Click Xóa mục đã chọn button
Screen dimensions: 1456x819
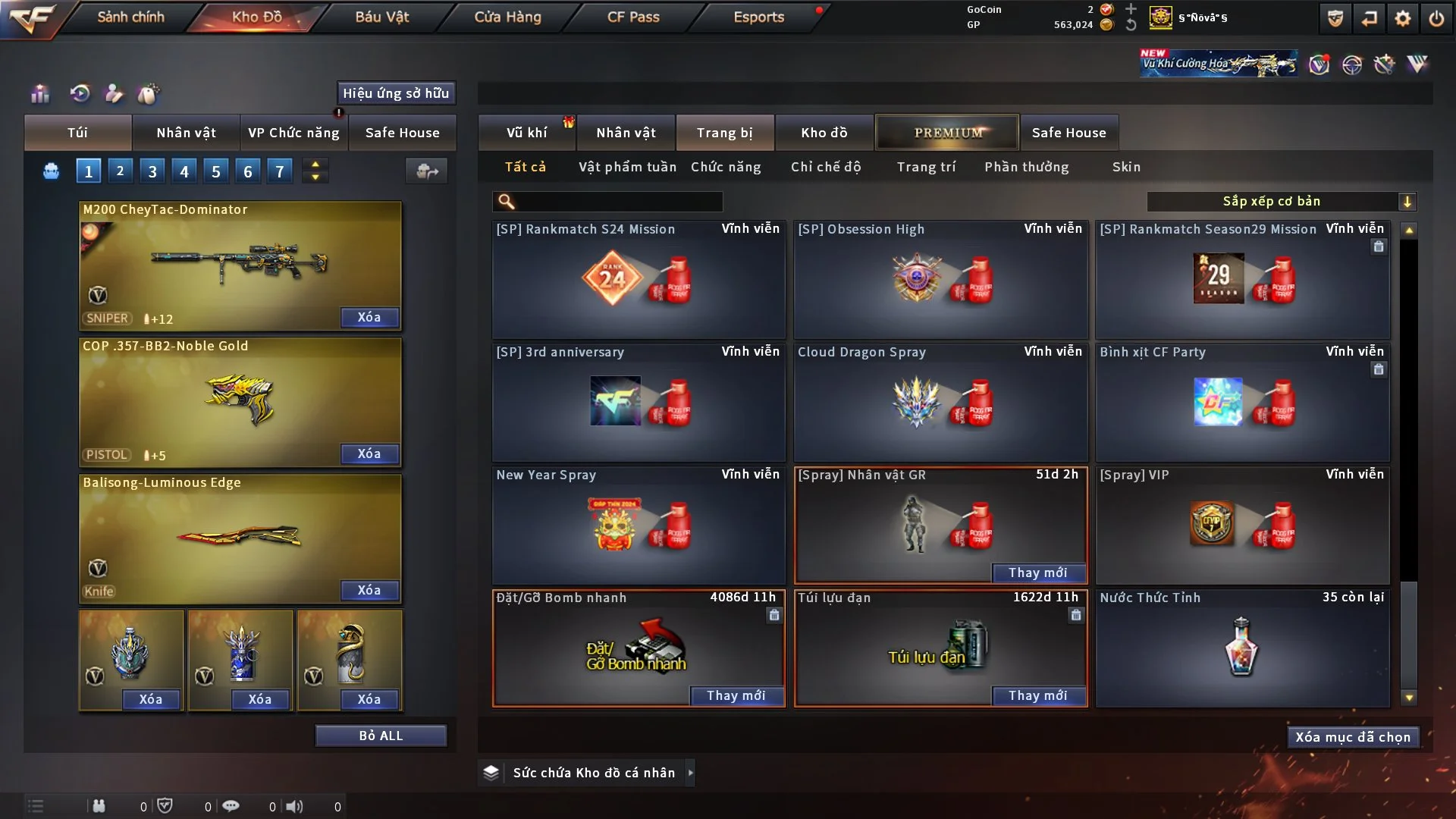1353,737
